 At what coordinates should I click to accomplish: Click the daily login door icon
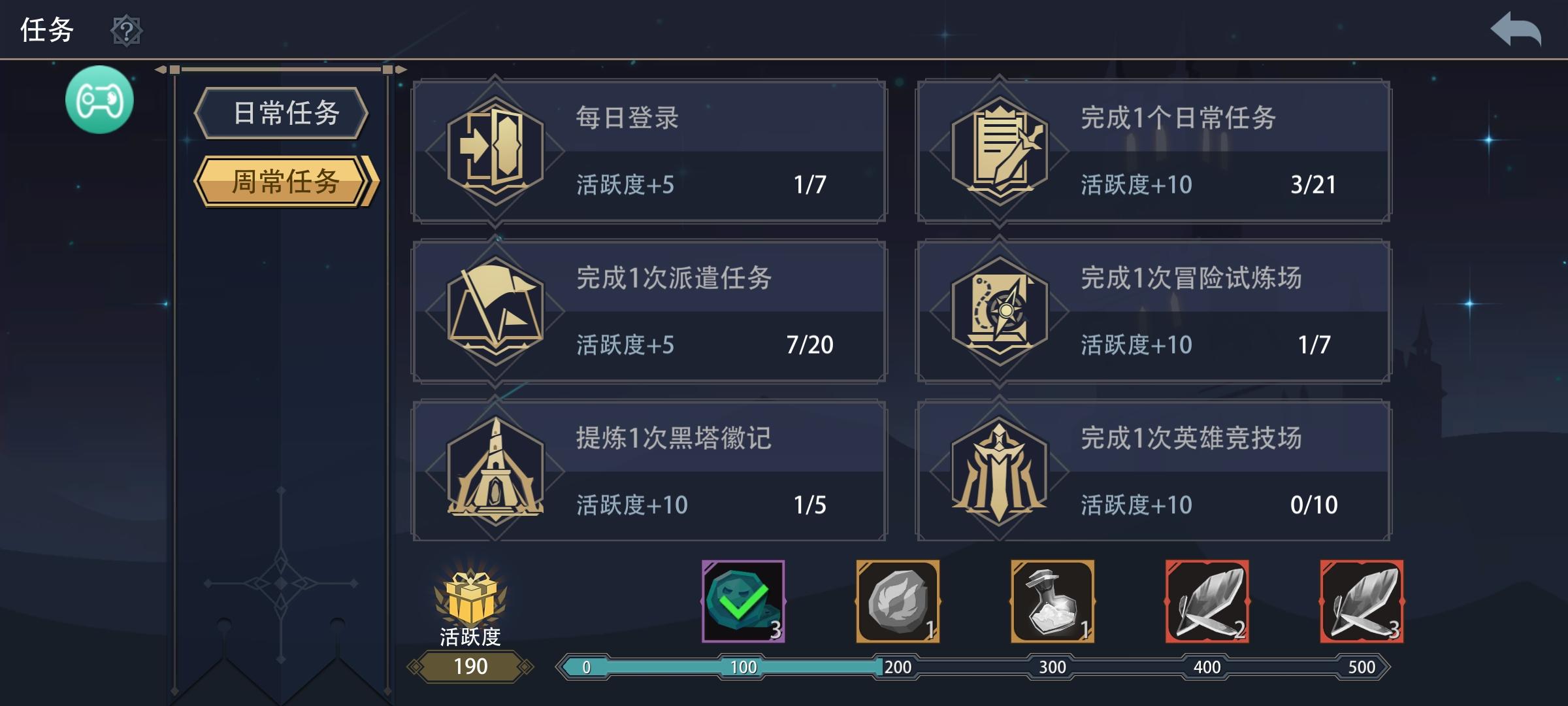coord(497,150)
